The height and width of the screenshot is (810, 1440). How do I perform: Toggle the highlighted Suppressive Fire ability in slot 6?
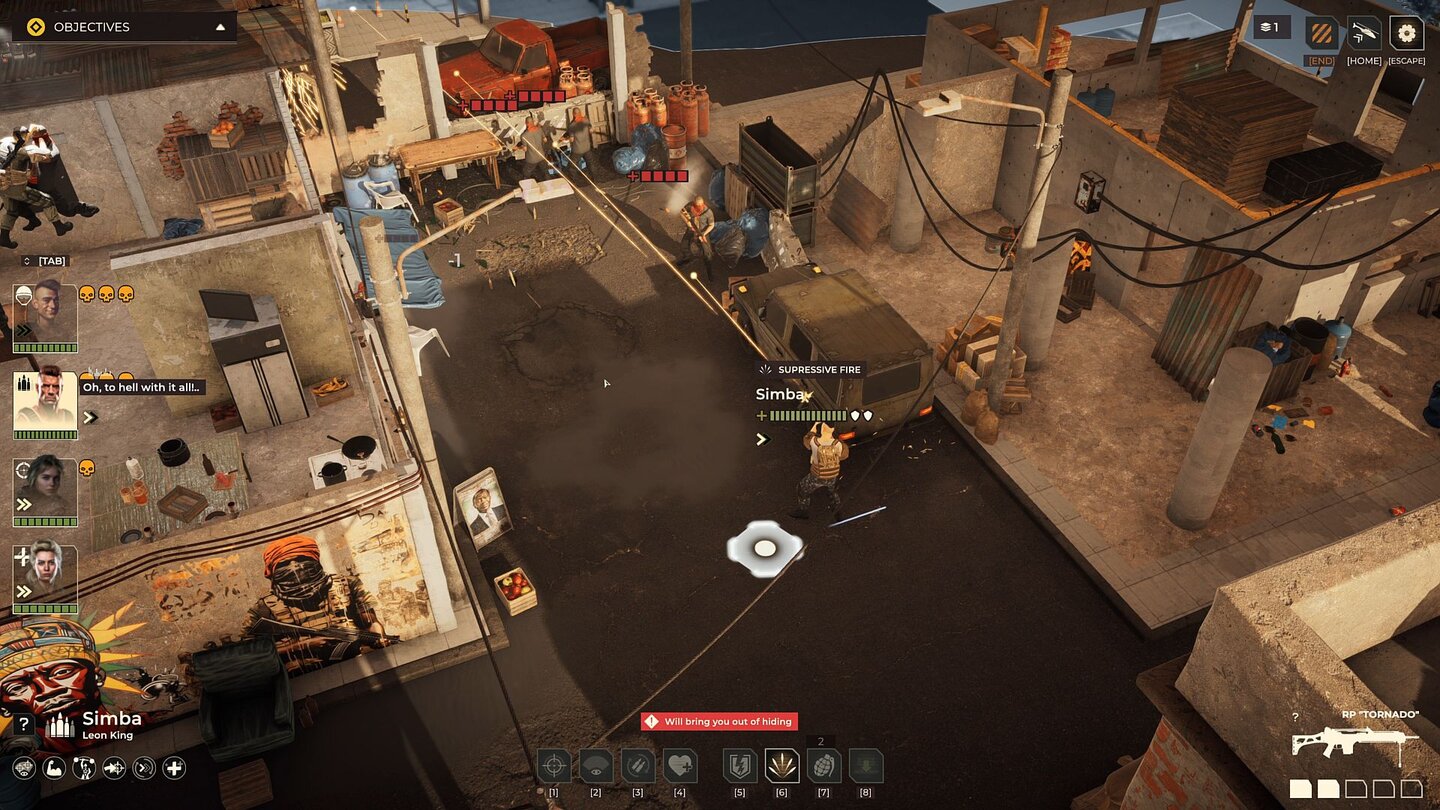(782, 766)
